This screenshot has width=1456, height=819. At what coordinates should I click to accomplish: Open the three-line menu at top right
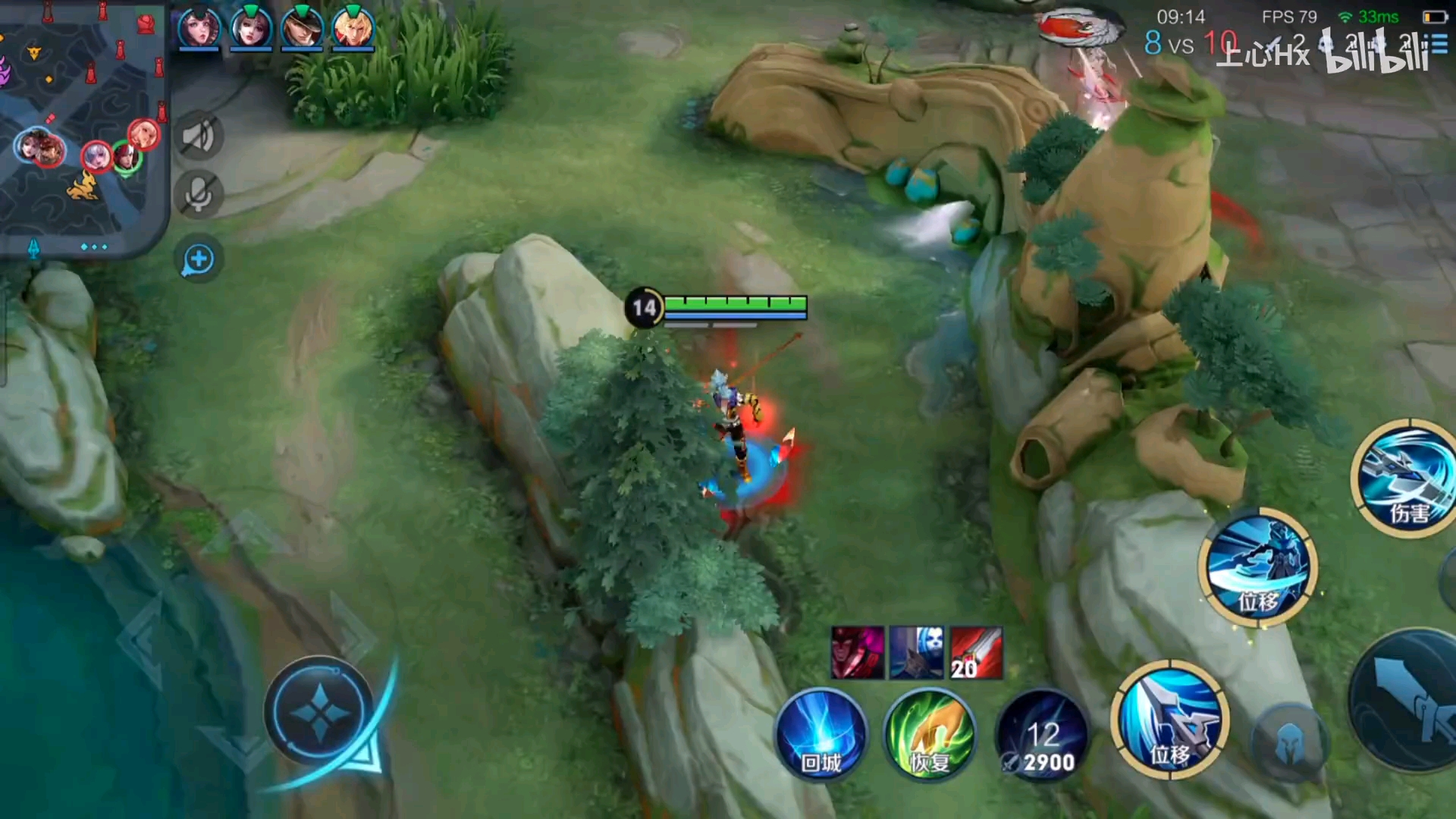(x=1439, y=44)
